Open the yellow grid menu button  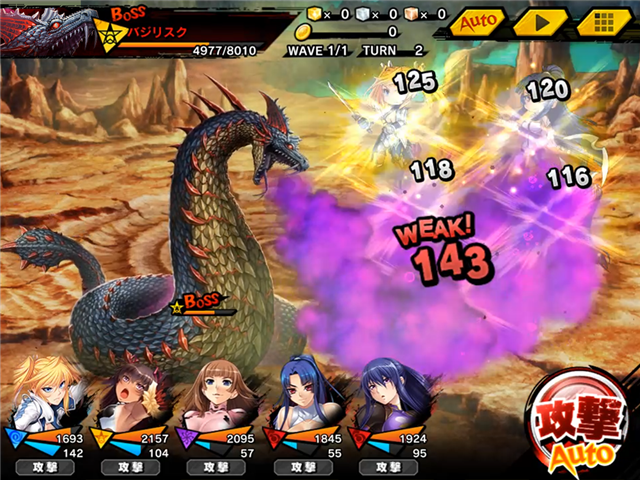click(602, 21)
